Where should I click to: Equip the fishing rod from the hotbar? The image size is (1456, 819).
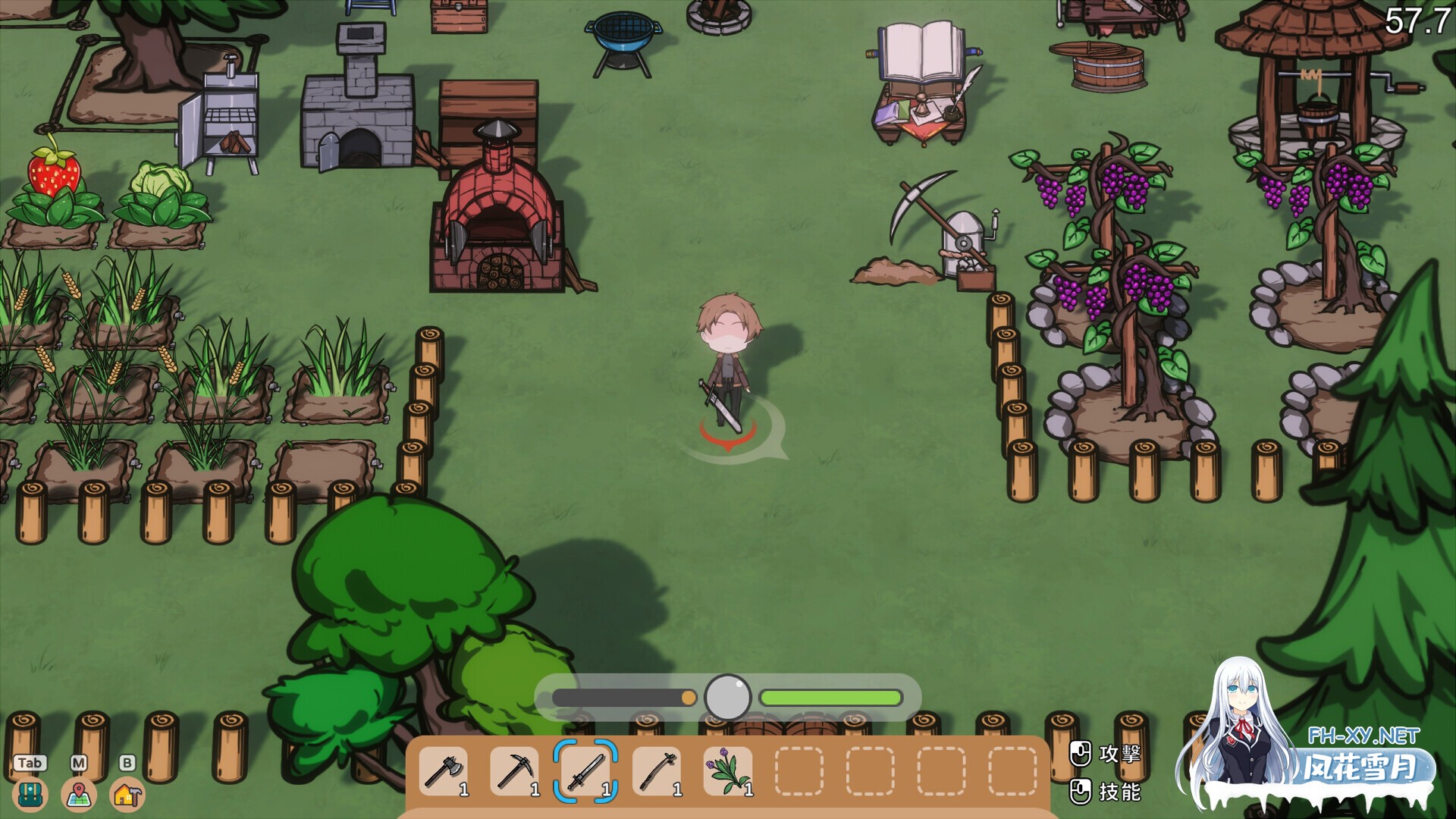coord(657,771)
